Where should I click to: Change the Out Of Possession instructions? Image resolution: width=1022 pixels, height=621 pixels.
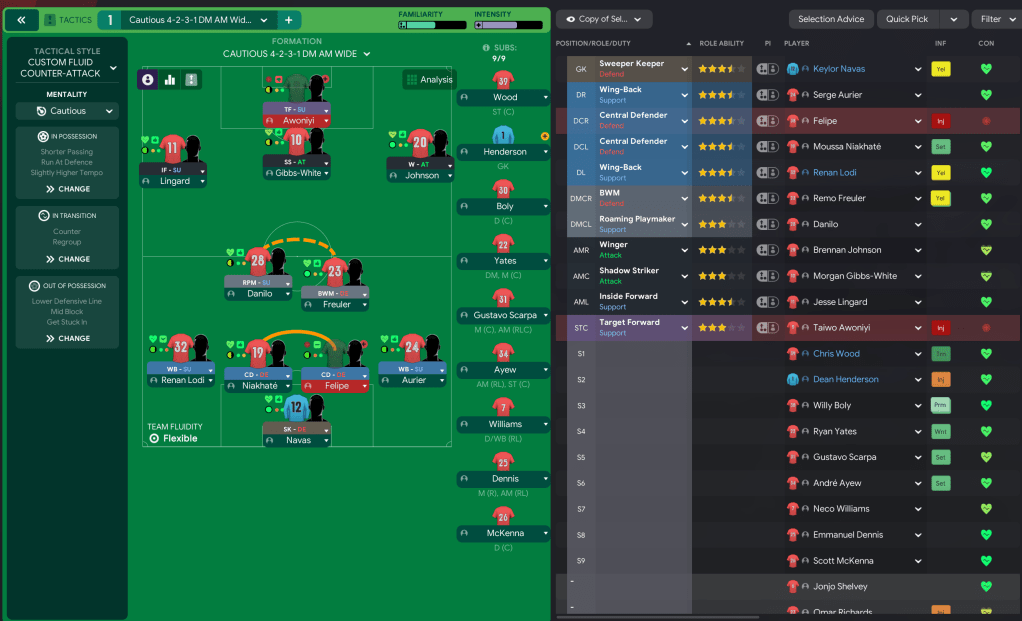[68, 339]
